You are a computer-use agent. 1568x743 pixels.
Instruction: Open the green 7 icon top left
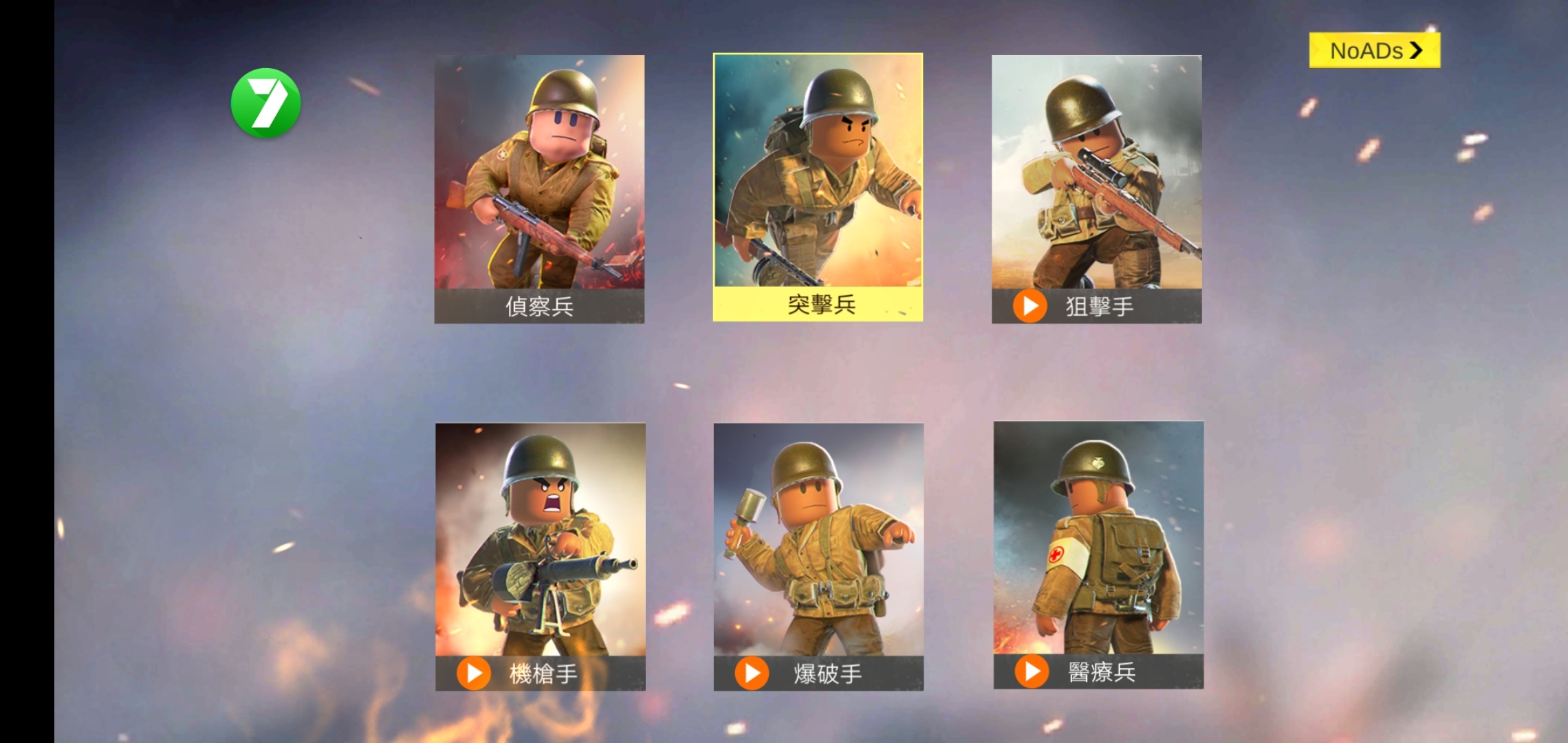[x=267, y=102]
